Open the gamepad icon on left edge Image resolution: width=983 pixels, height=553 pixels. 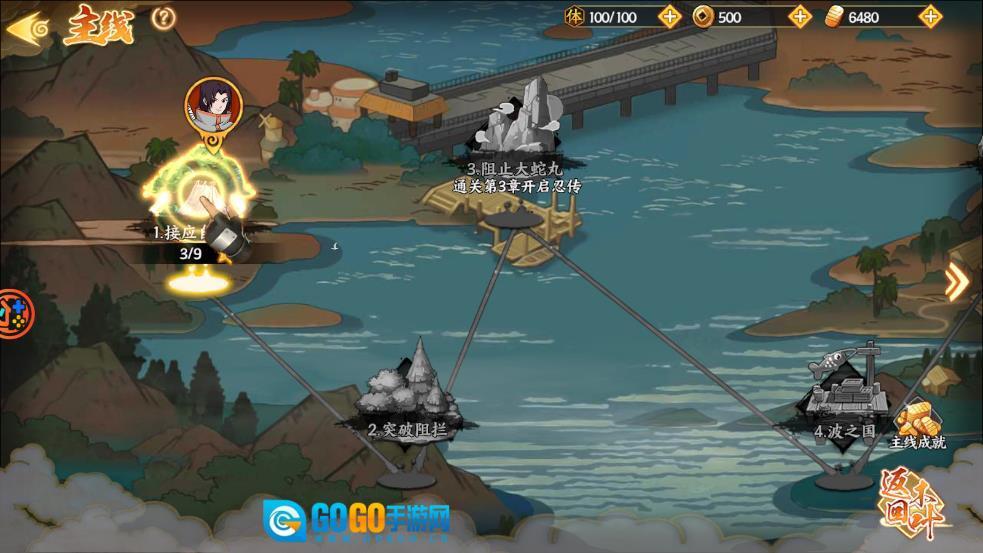pyautogui.click(x=12, y=312)
